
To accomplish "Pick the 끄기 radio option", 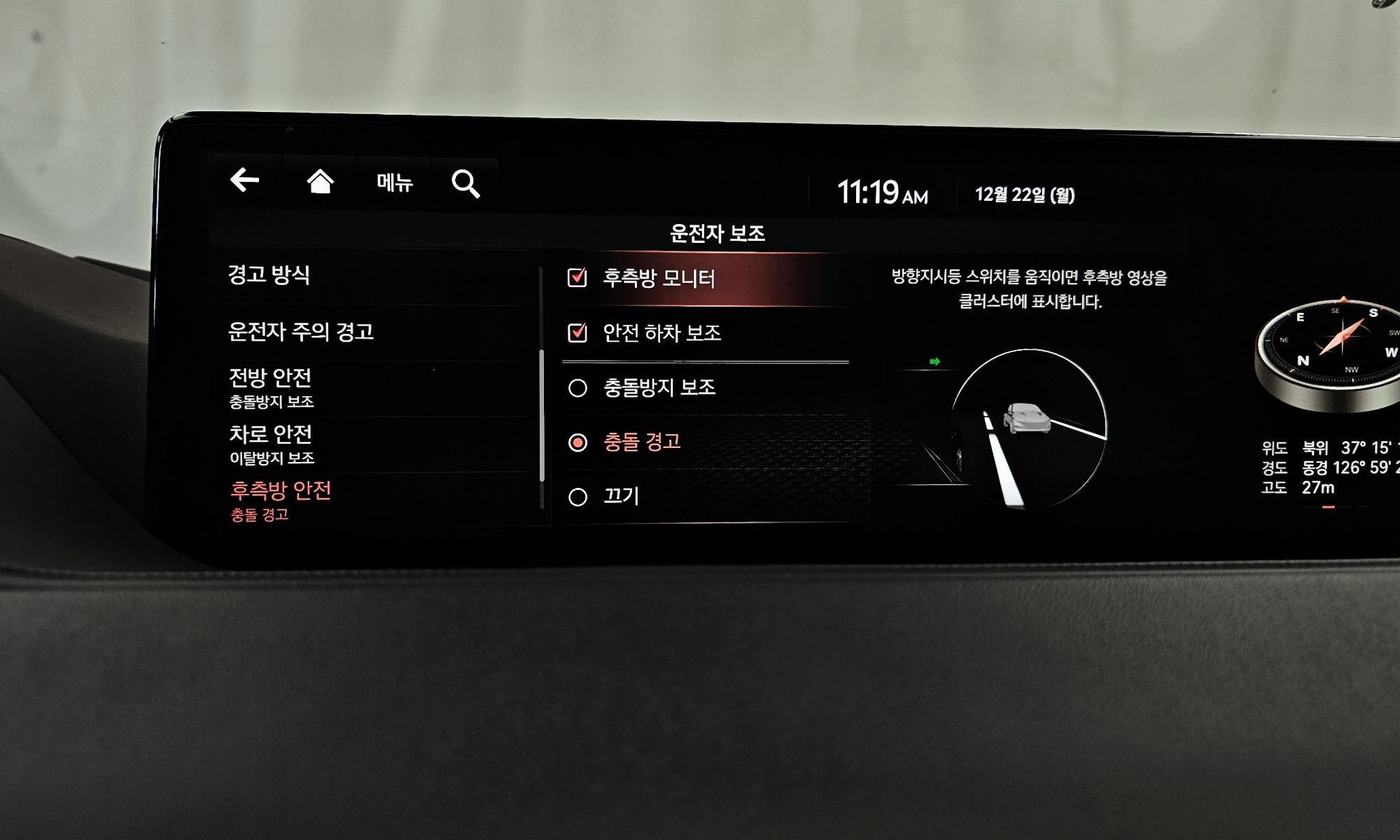I will coord(578,497).
